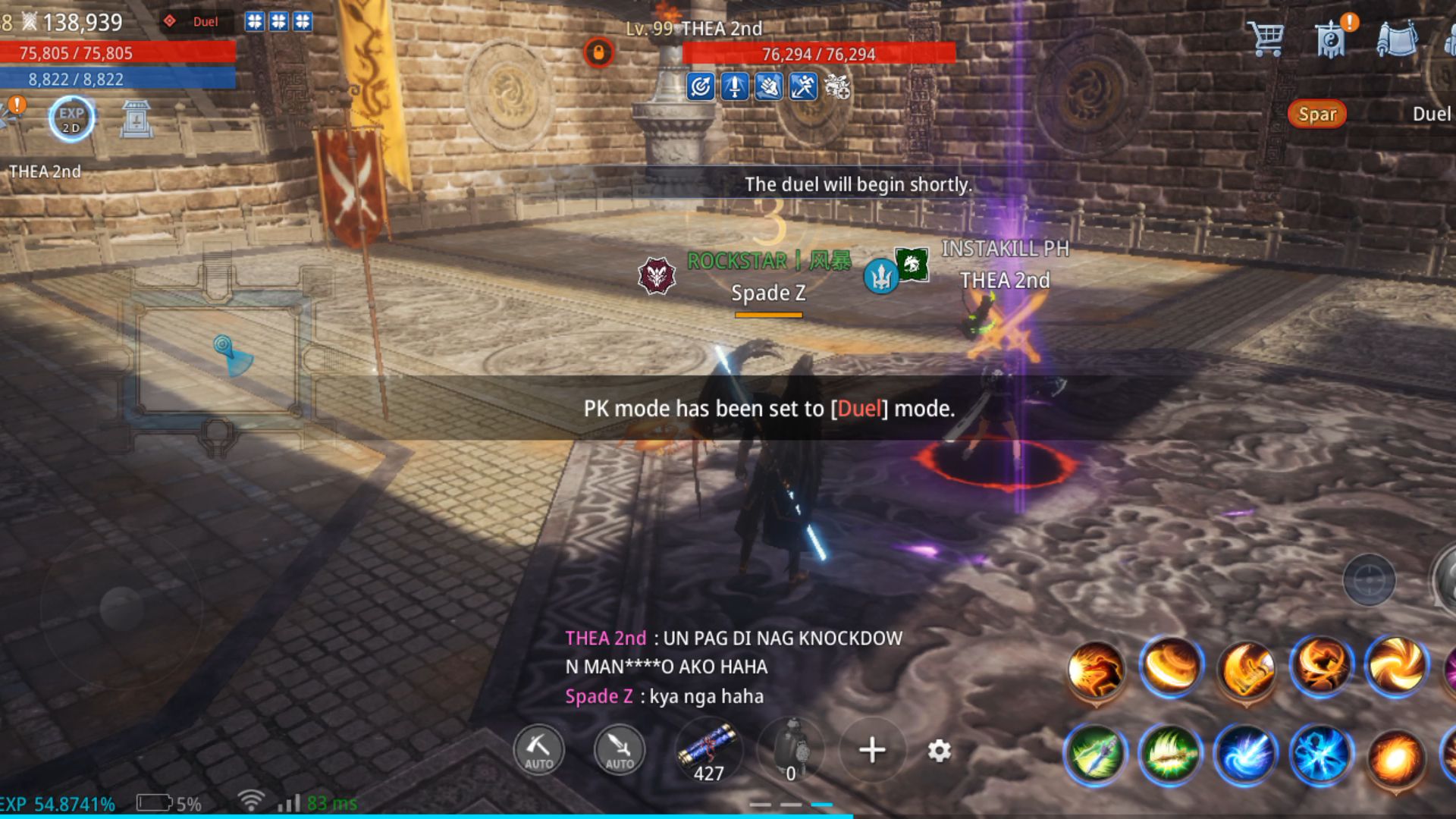
Task: Open the EXP 2D boost icon
Action: click(71, 119)
